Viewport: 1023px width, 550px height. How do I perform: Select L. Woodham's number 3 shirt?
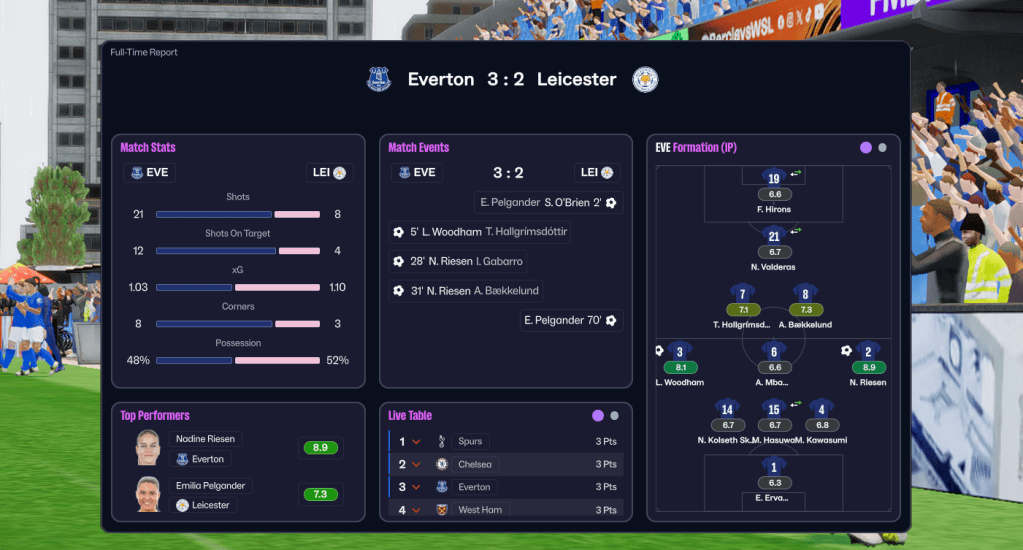tap(680, 351)
